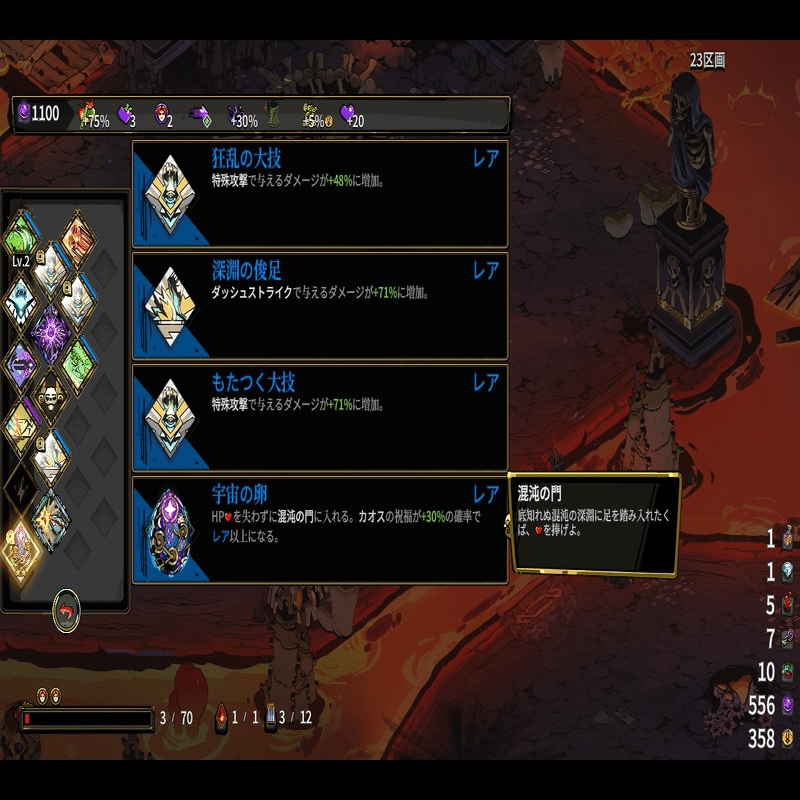This screenshot has height=800, width=800.
Task: Select the 1100 darkness crystal icon
Action: coord(24,113)
